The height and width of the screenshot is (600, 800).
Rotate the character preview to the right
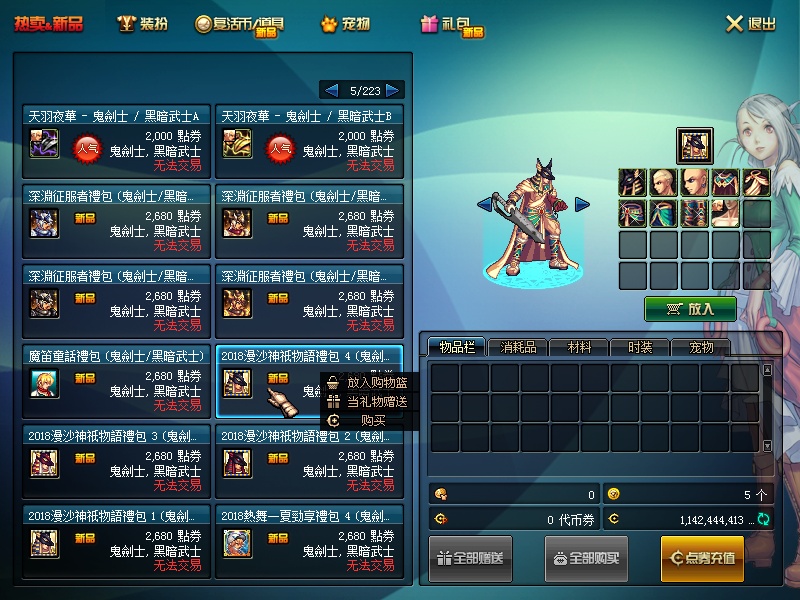click(x=582, y=204)
